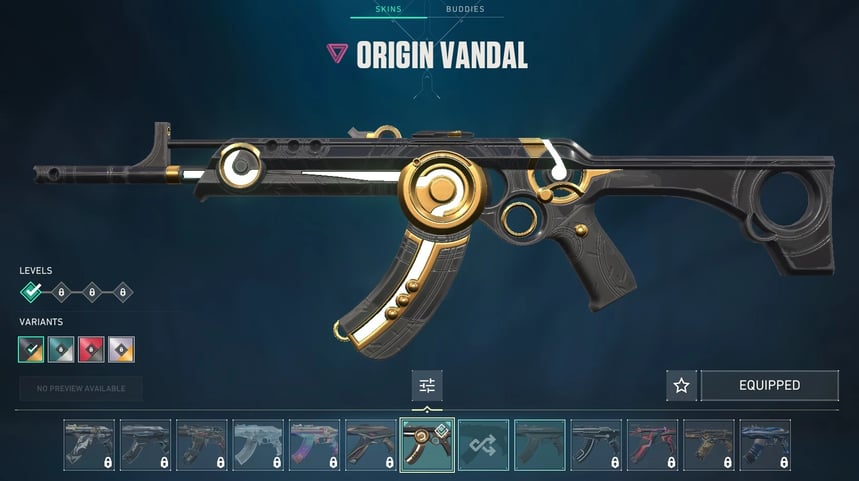
Task: Select the default Vandal skin thumbnail
Action: click(x=539, y=444)
